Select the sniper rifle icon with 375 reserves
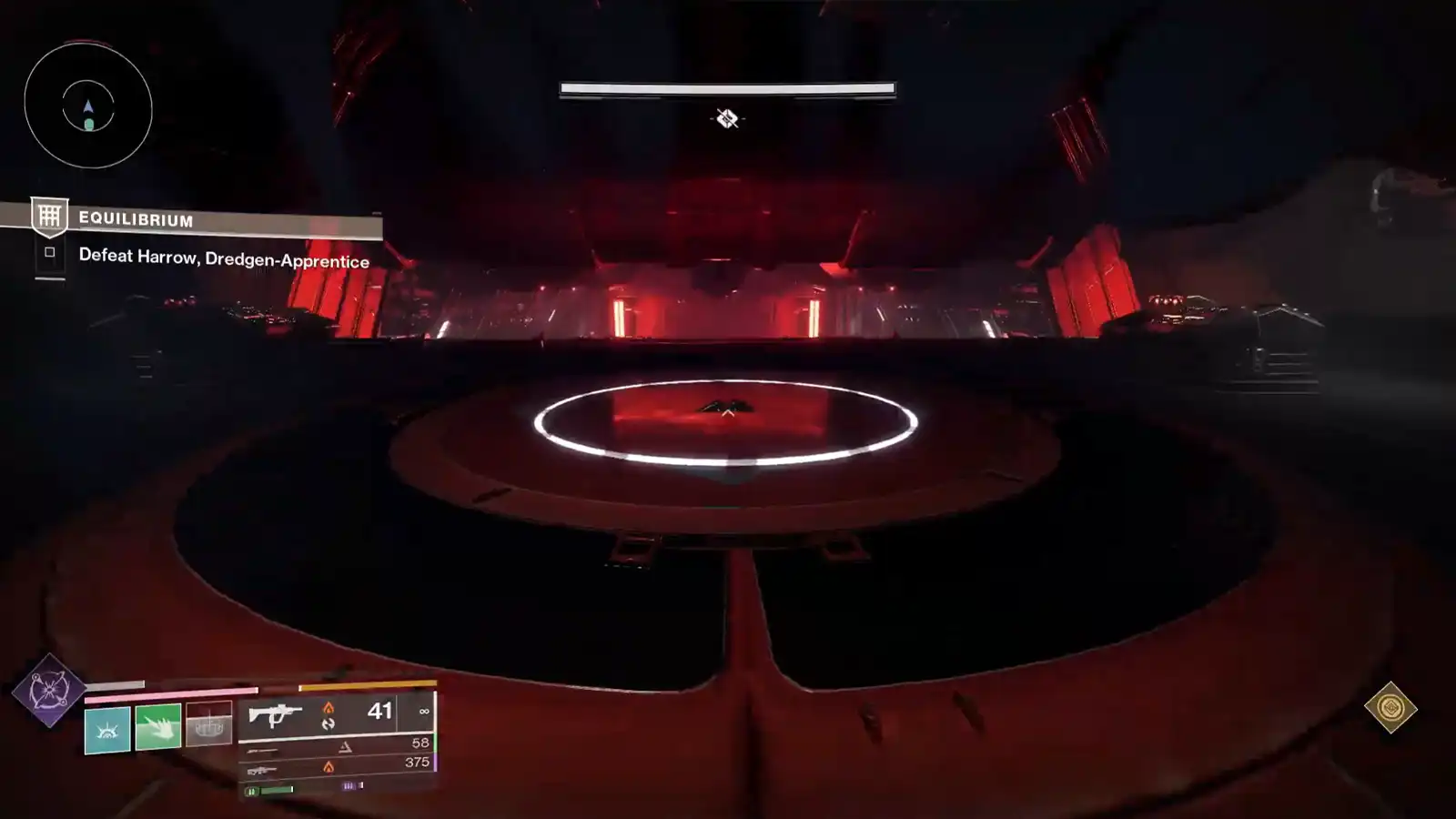This screenshot has height=819, width=1456. pyautogui.click(x=263, y=769)
